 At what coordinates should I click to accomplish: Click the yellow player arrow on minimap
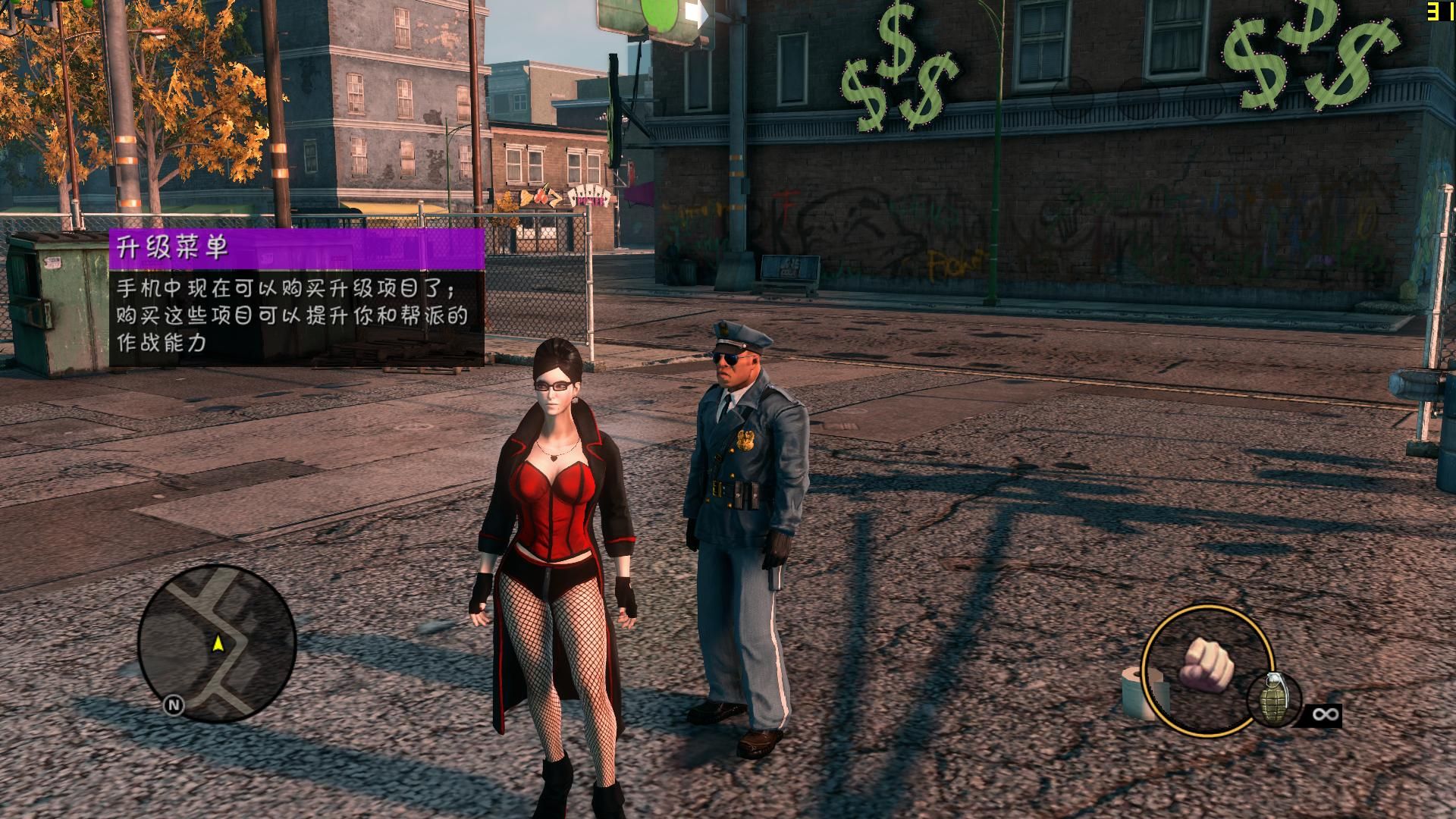[218, 644]
